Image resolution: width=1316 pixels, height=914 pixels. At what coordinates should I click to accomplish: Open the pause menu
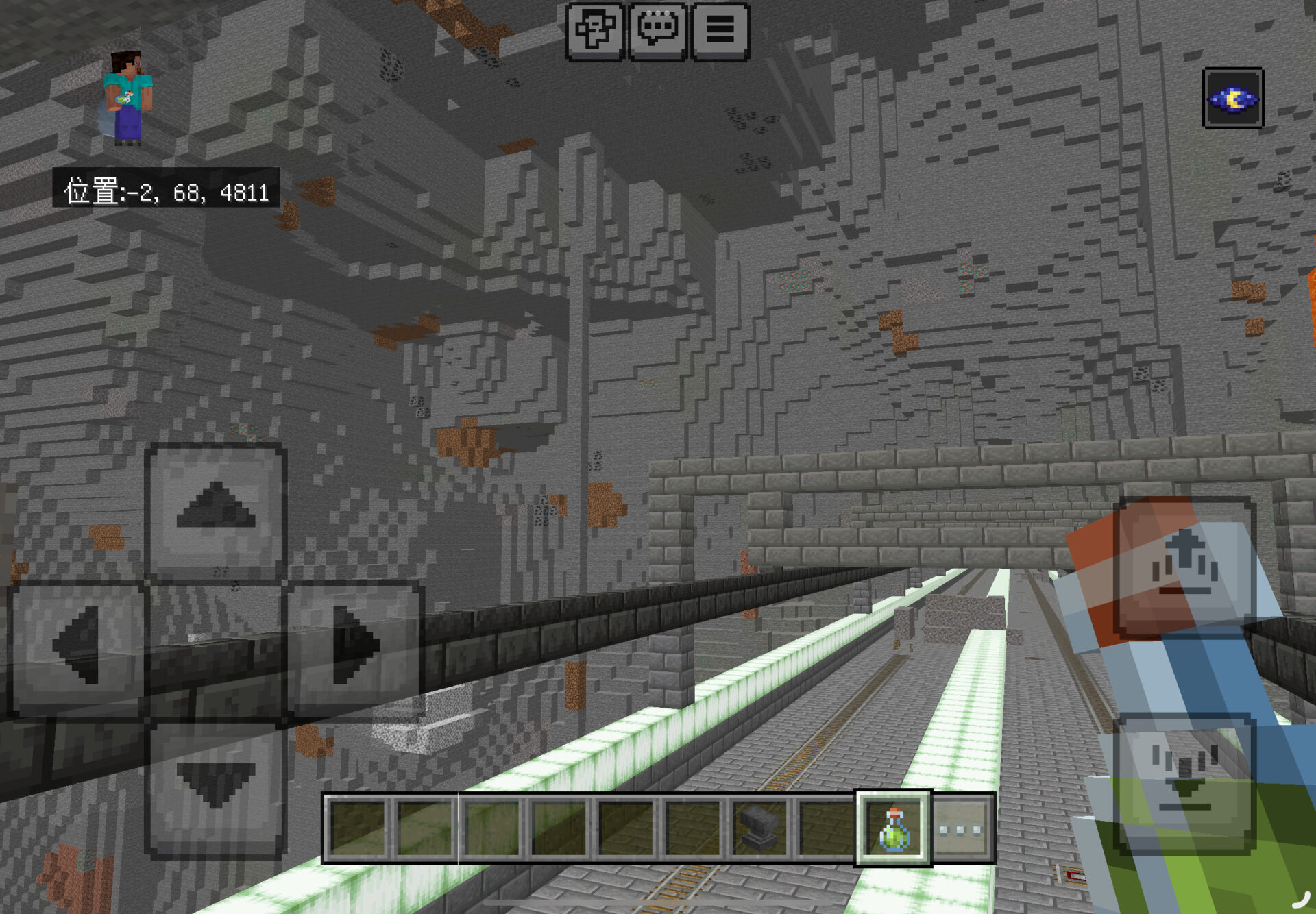pyautogui.click(x=720, y=32)
